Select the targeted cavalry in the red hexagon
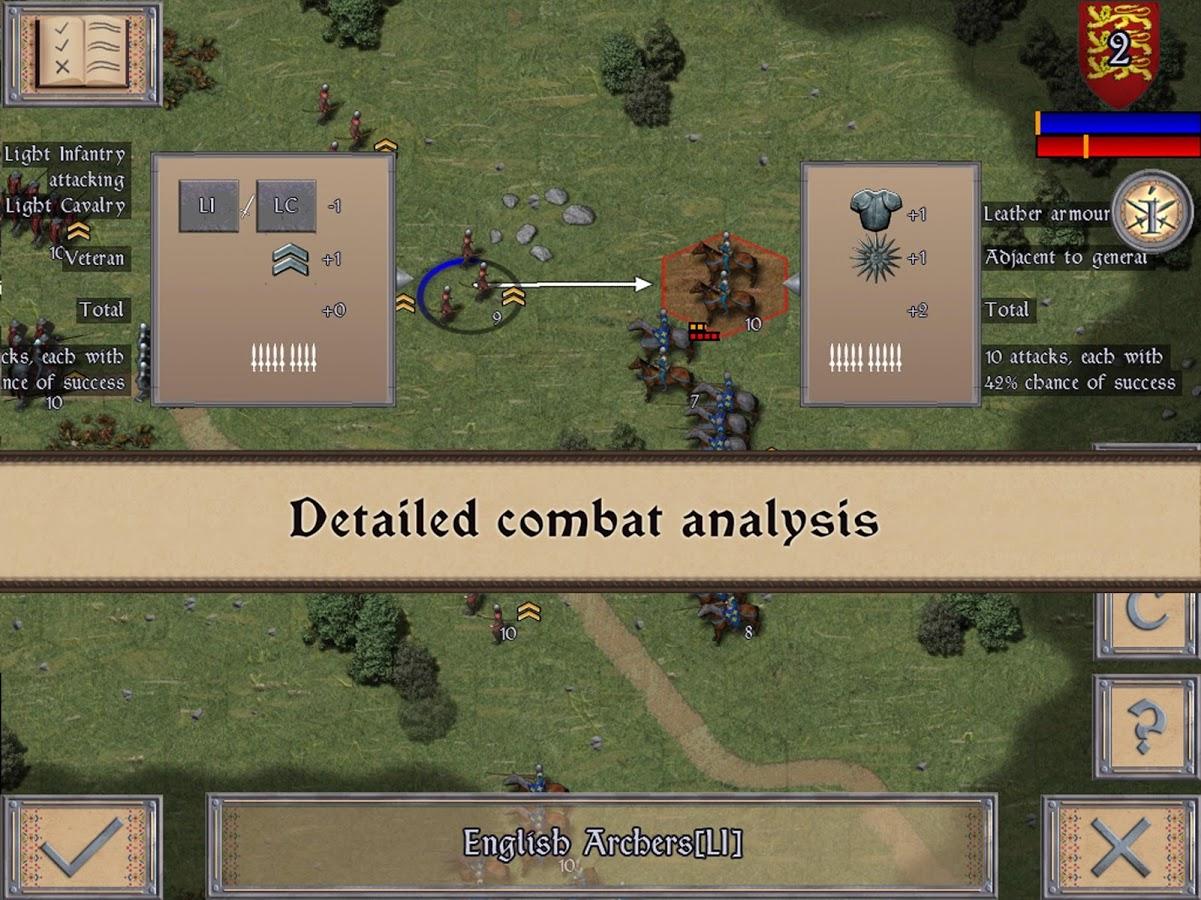Image resolution: width=1201 pixels, height=900 pixels. [x=724, y=284]
